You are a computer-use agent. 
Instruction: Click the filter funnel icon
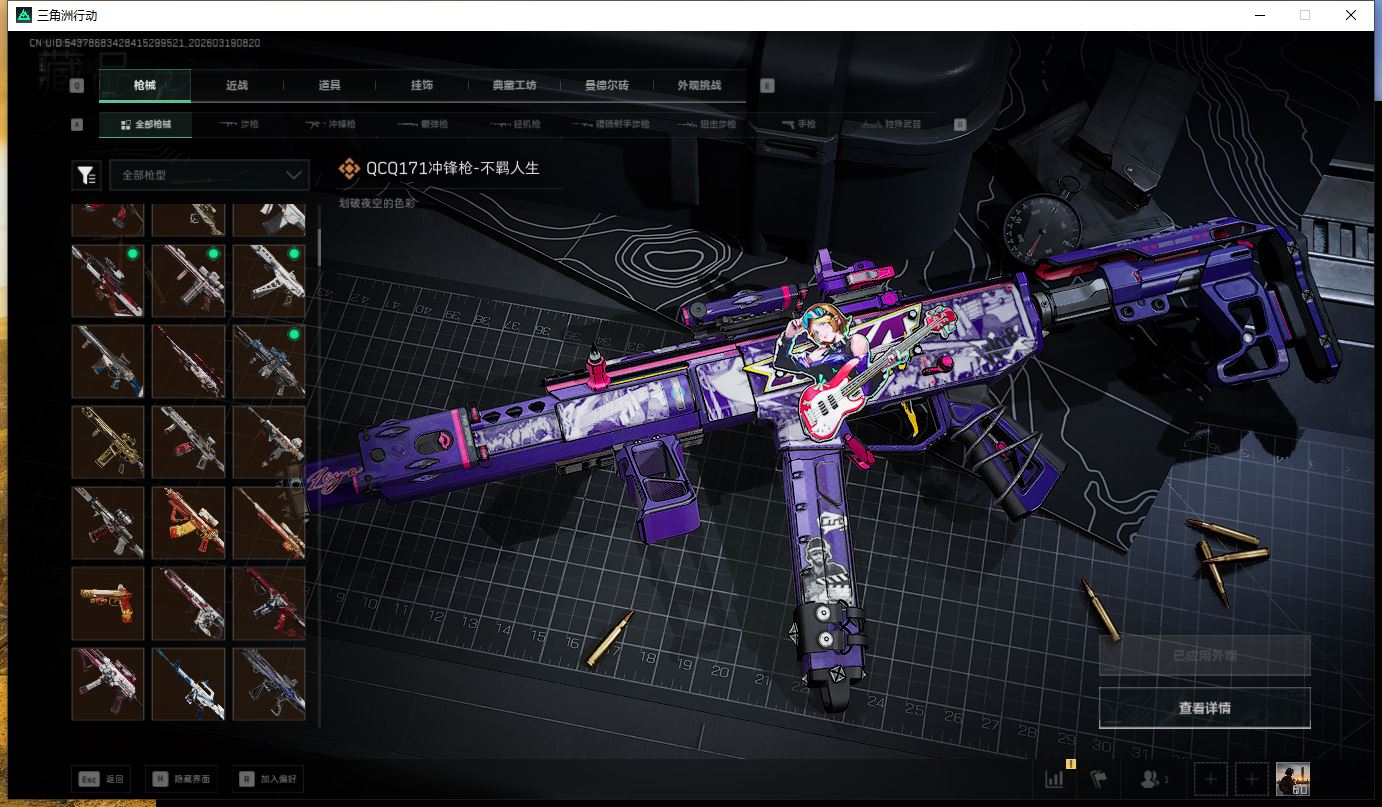click(x=86, y=176)
